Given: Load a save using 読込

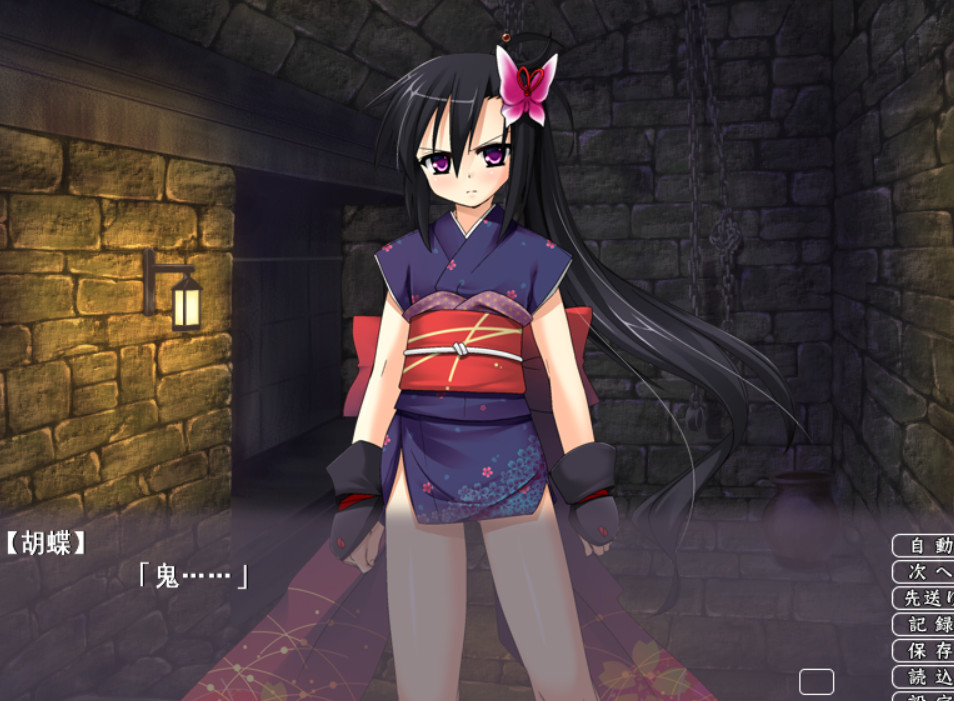Looking at the screenshot, I should click(924, 676).
